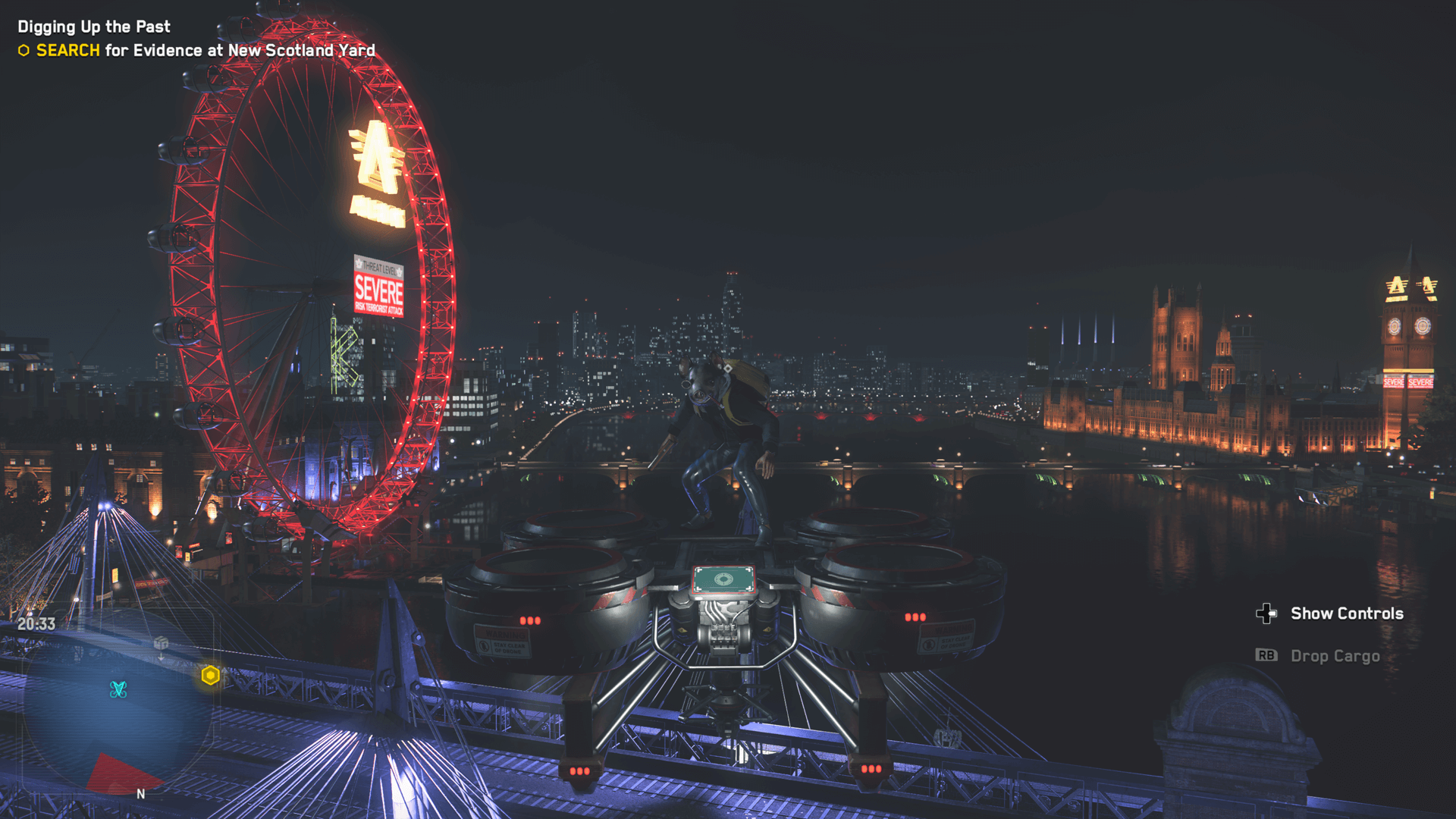
Task: Select the cyan drone icon on the minimap
Action: click(x=118, y=689)
